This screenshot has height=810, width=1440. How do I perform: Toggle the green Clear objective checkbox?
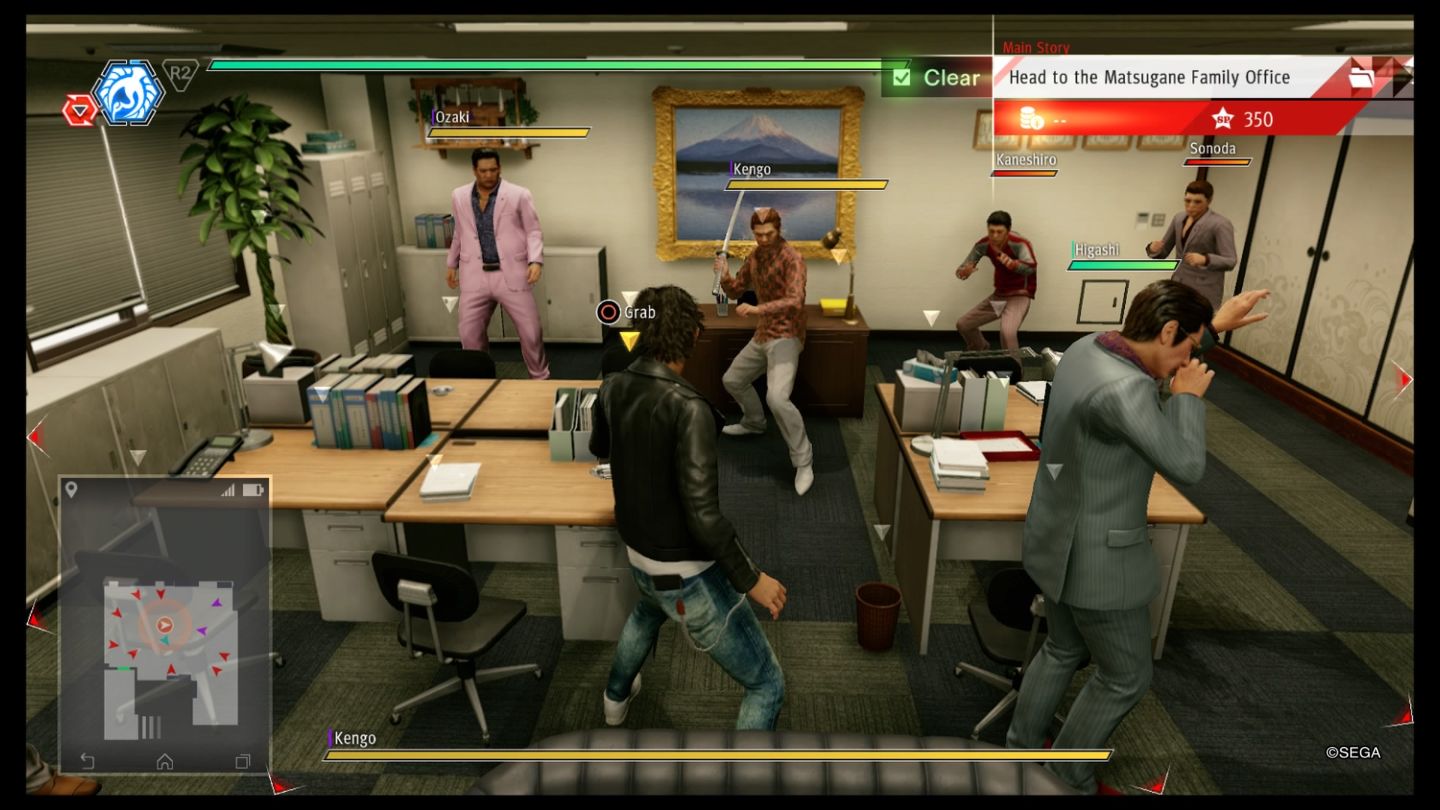coord(901,77)
